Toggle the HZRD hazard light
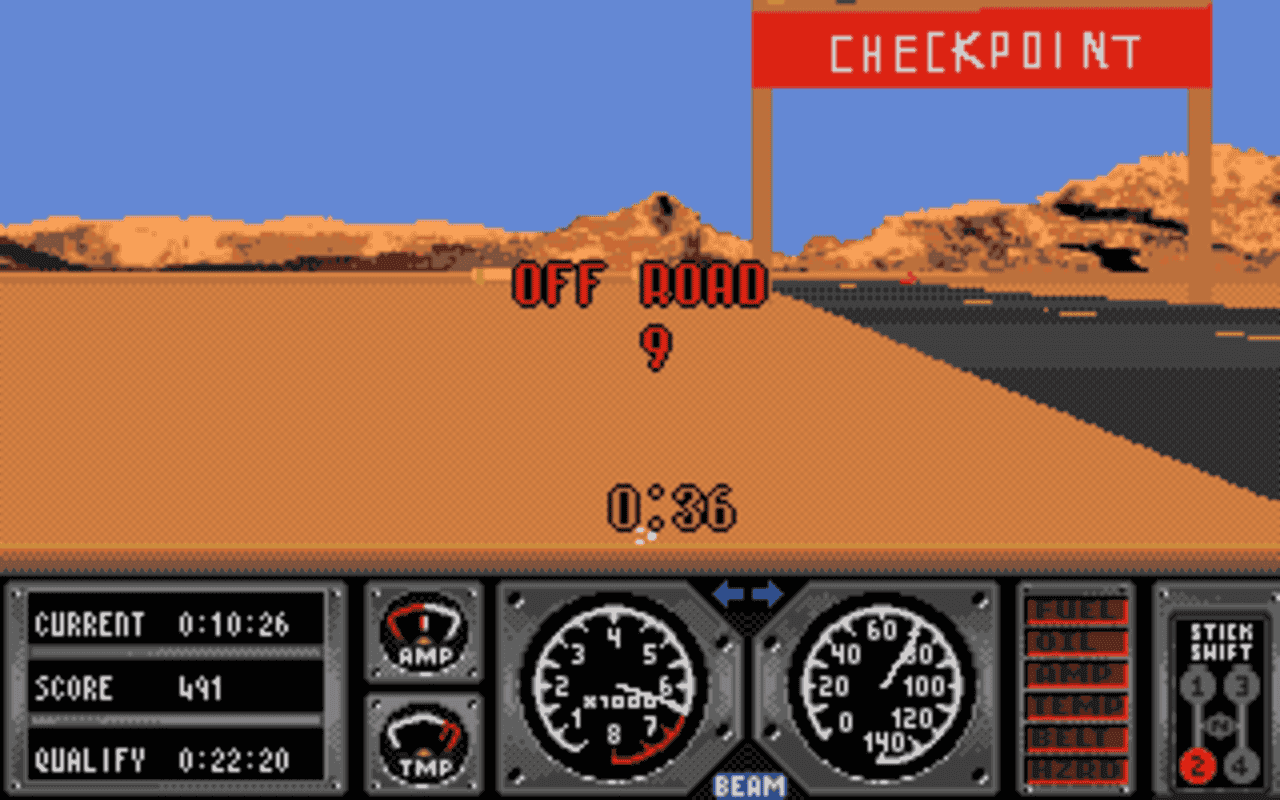The width and height of the screenshot is (1280, 800). point(1075,769)
